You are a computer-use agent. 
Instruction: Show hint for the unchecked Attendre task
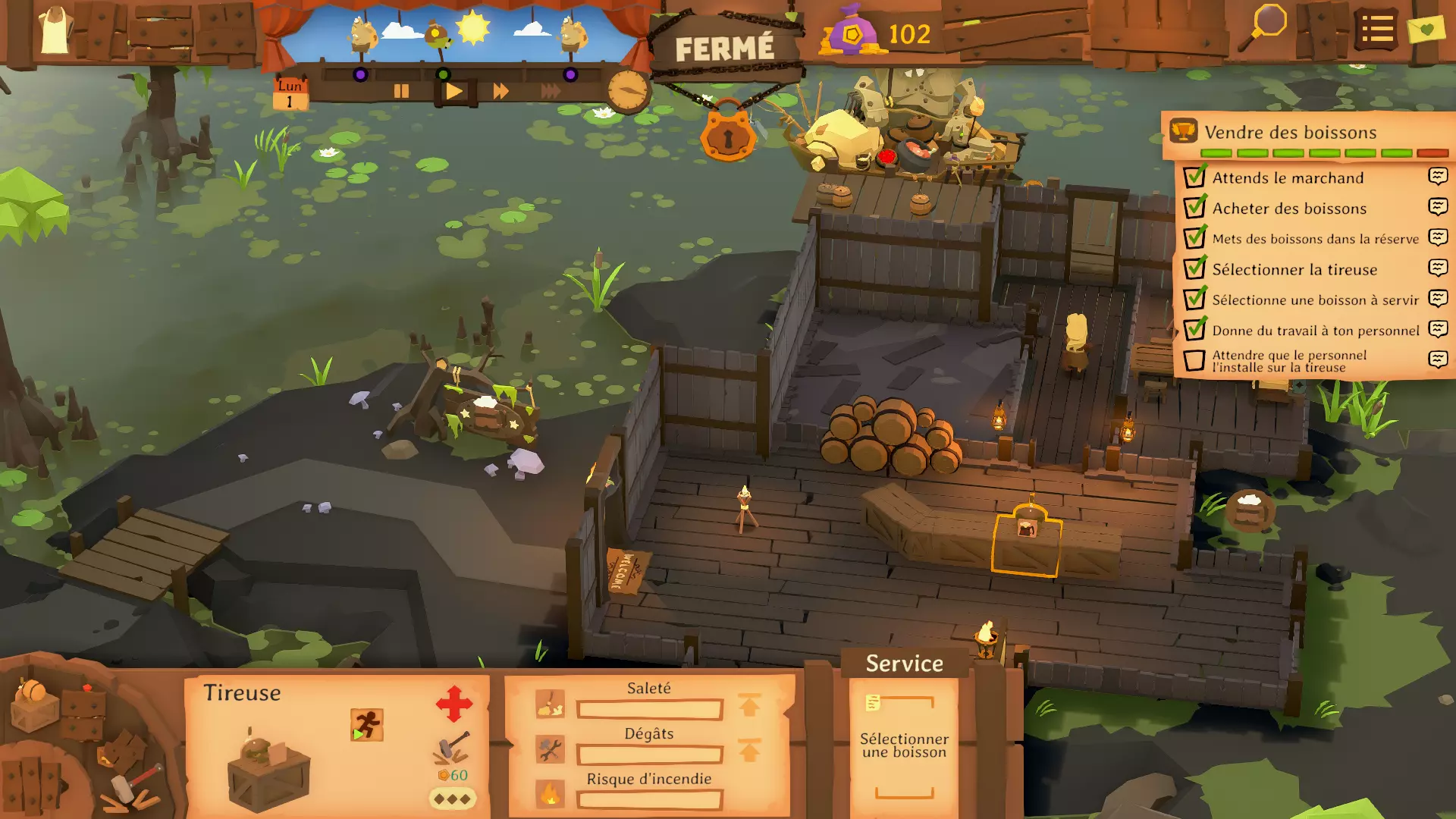click(1438, 359)
